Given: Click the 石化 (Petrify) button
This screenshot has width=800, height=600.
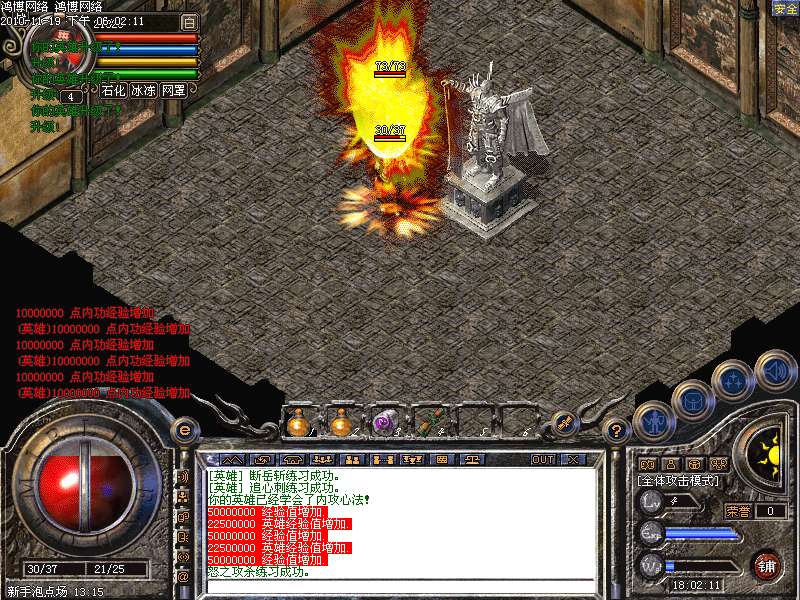Looking at the screenshot, I should pos(113,89).
